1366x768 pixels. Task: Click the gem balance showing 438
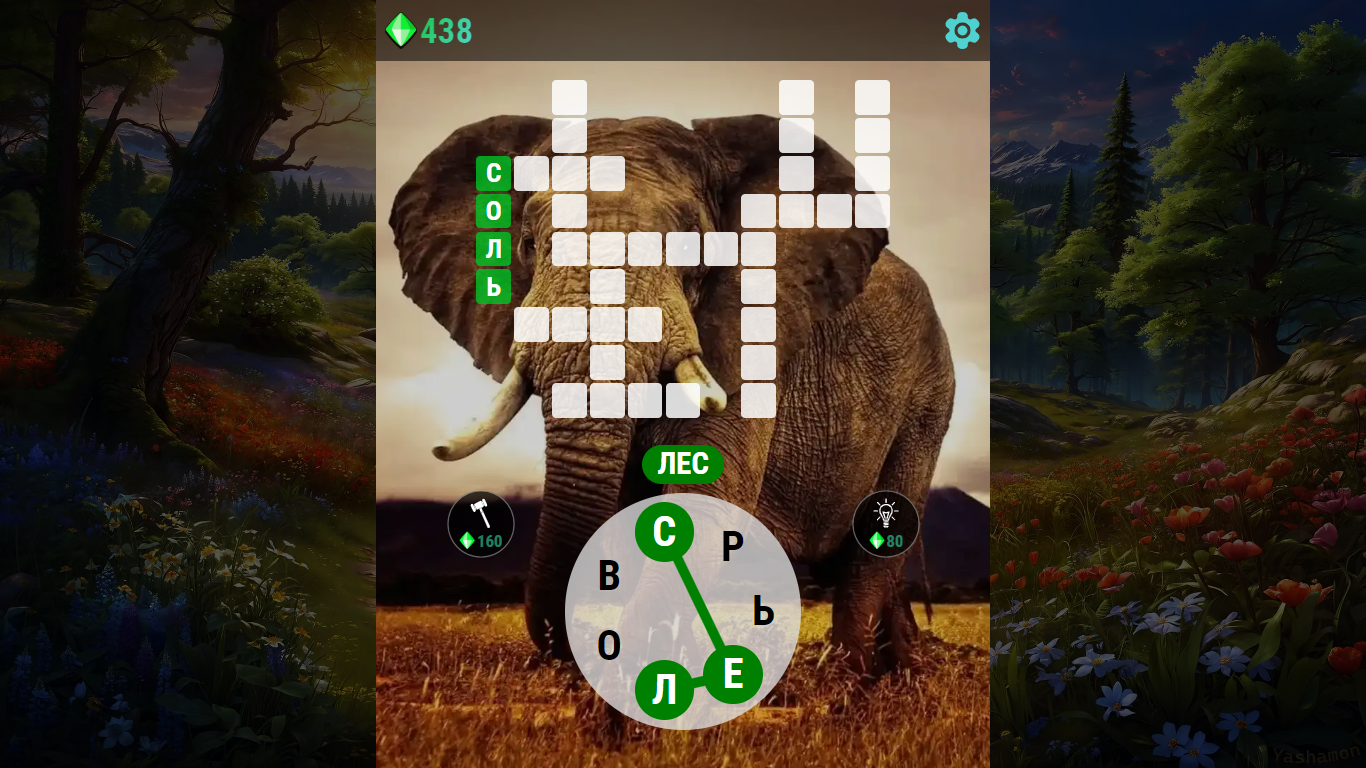pos(444,31)
